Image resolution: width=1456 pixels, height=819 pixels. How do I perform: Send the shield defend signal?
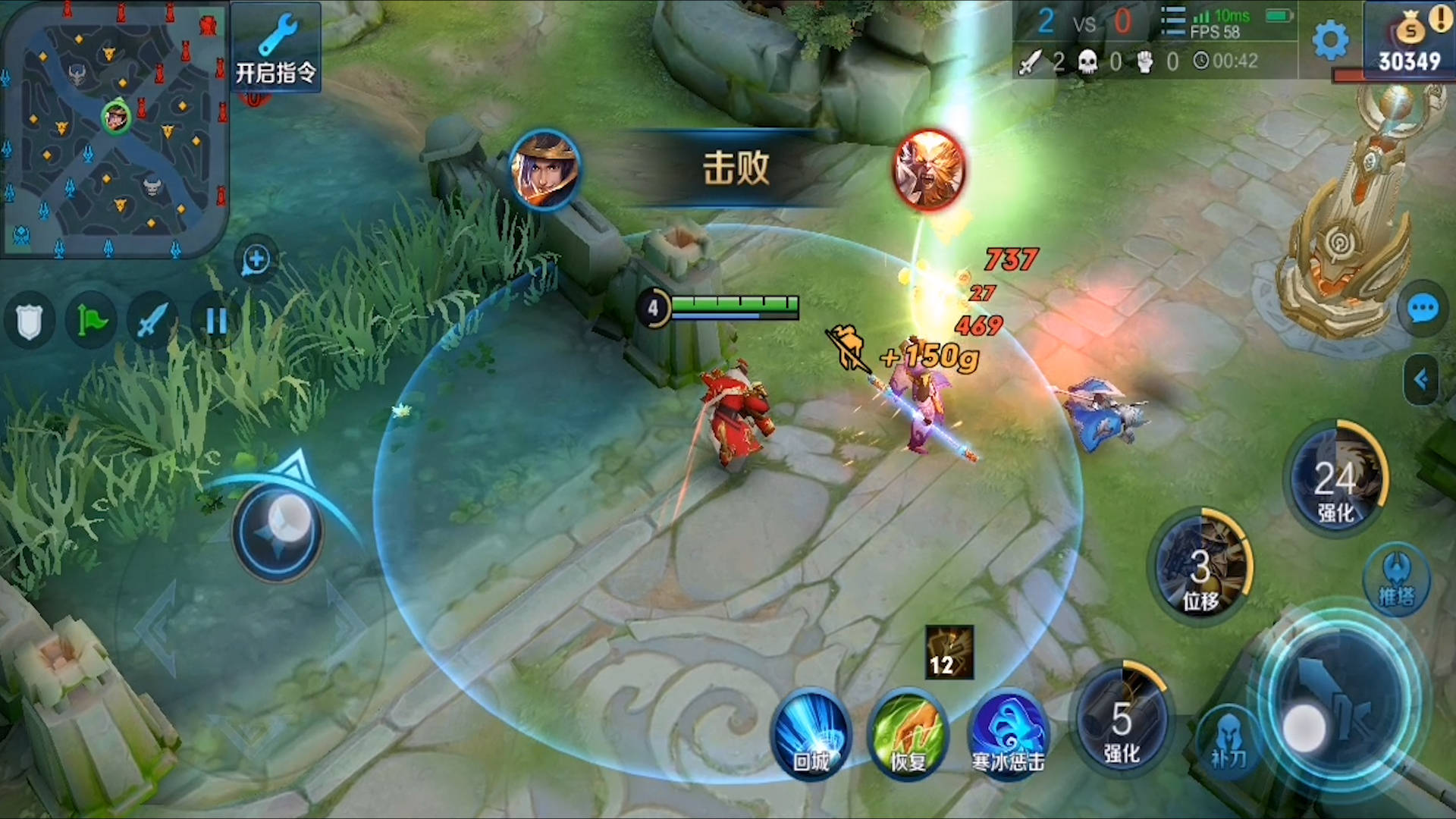30,322
